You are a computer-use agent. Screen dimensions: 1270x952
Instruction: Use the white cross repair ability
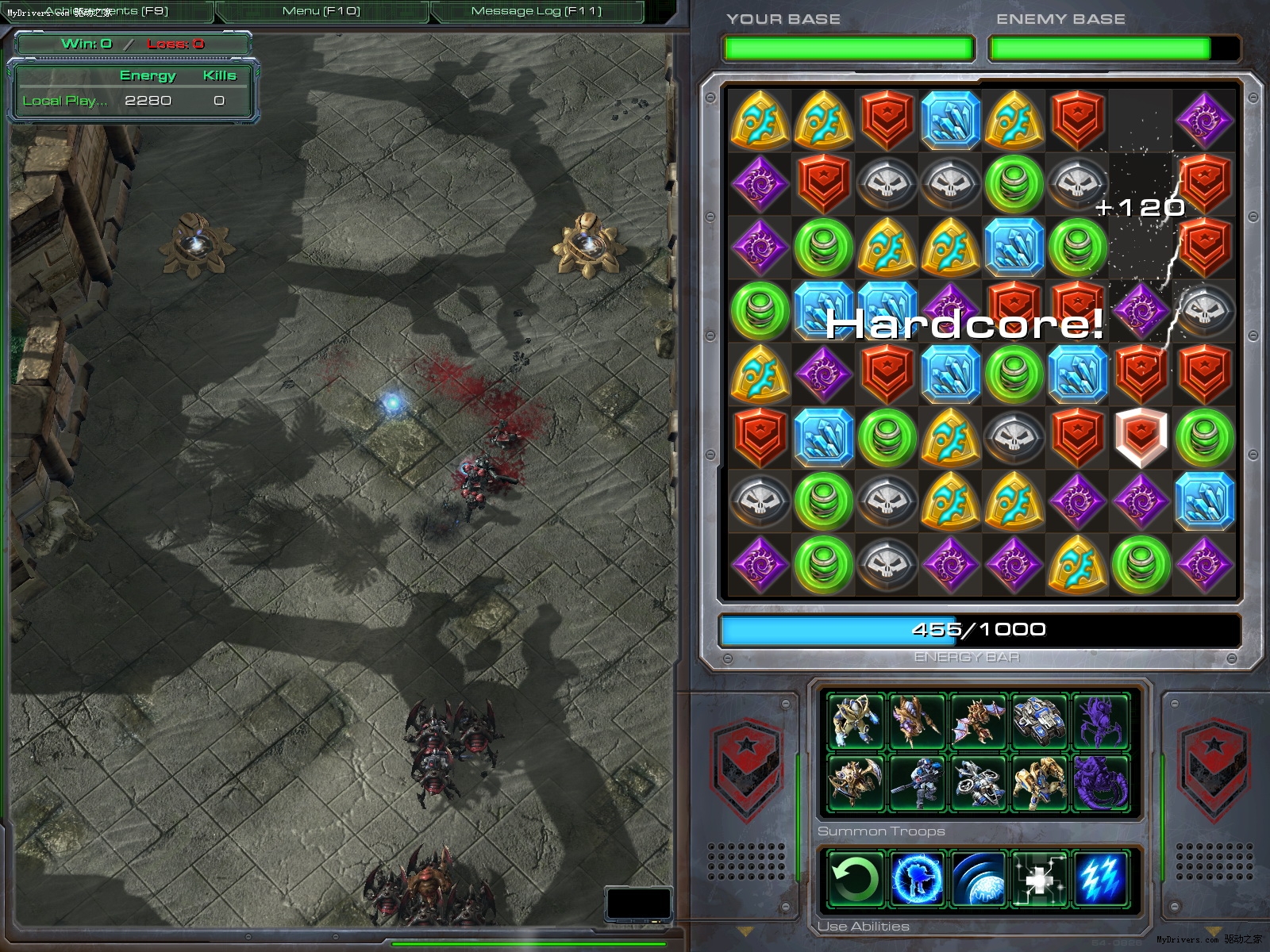[1039, 879]
